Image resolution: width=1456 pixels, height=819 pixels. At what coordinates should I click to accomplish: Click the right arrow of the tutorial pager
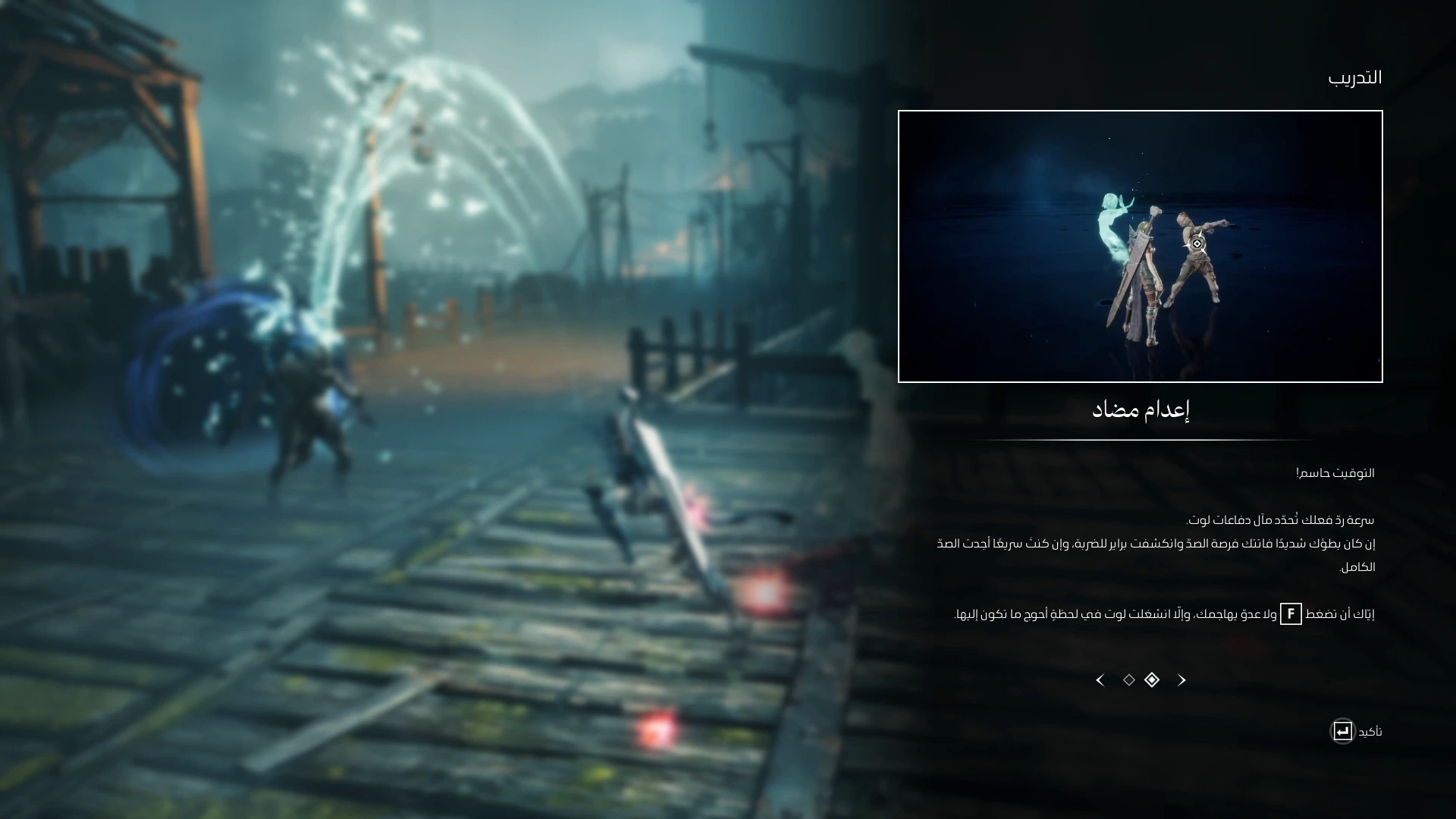pyautogui.click(x=1181, y=680)
